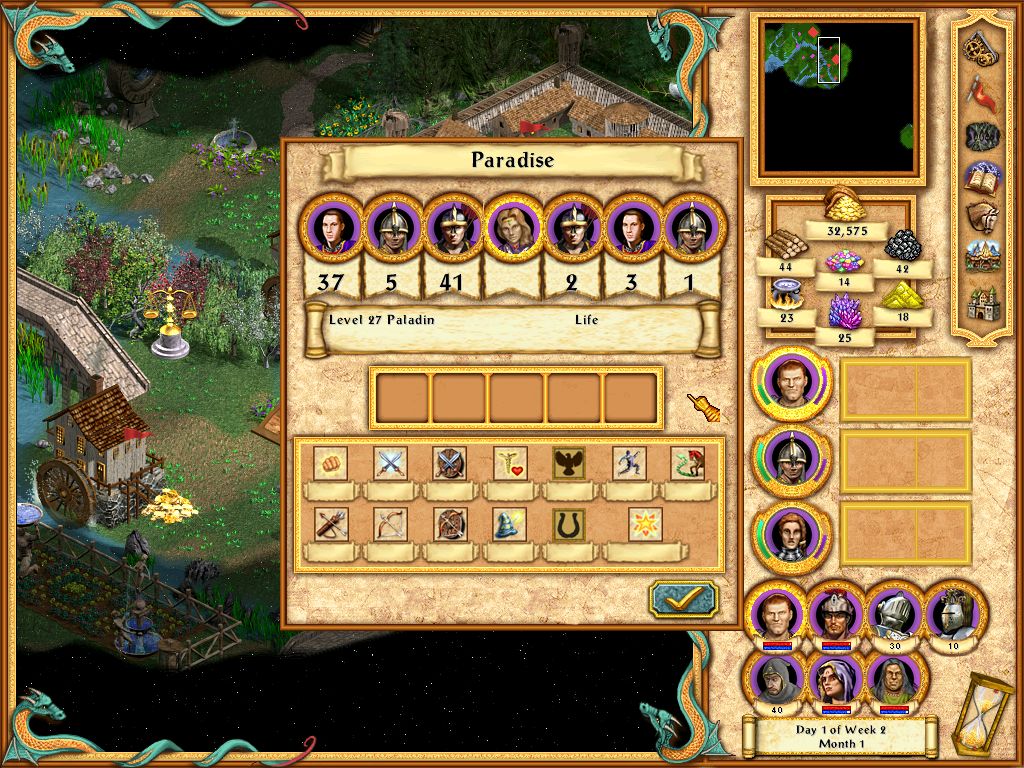Select the fist melee skill icon
This screenshot has height=768, width=1024.
point(330,463)
